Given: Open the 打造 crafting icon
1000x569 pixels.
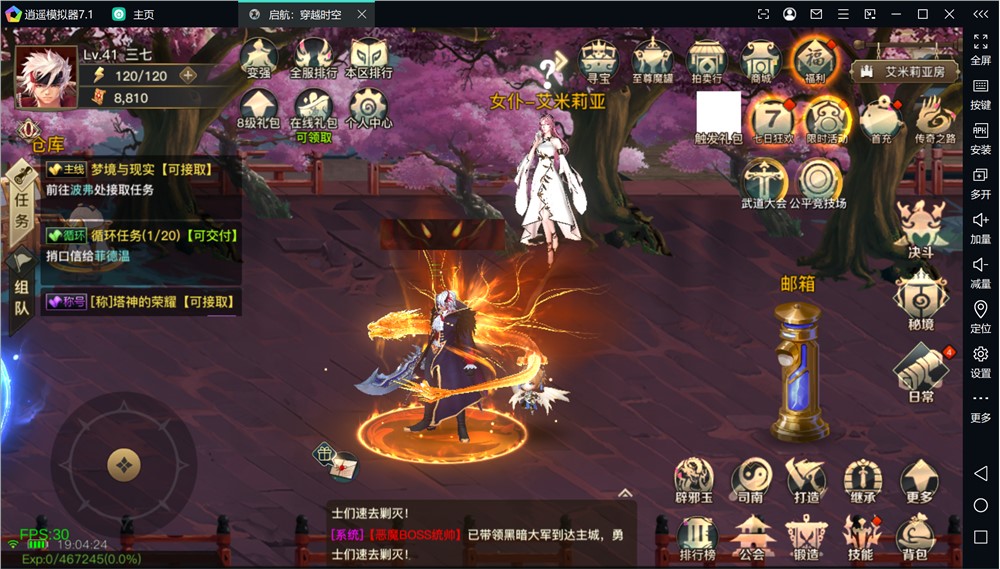Looking at the screenshot, I should [x=806, y=482].
